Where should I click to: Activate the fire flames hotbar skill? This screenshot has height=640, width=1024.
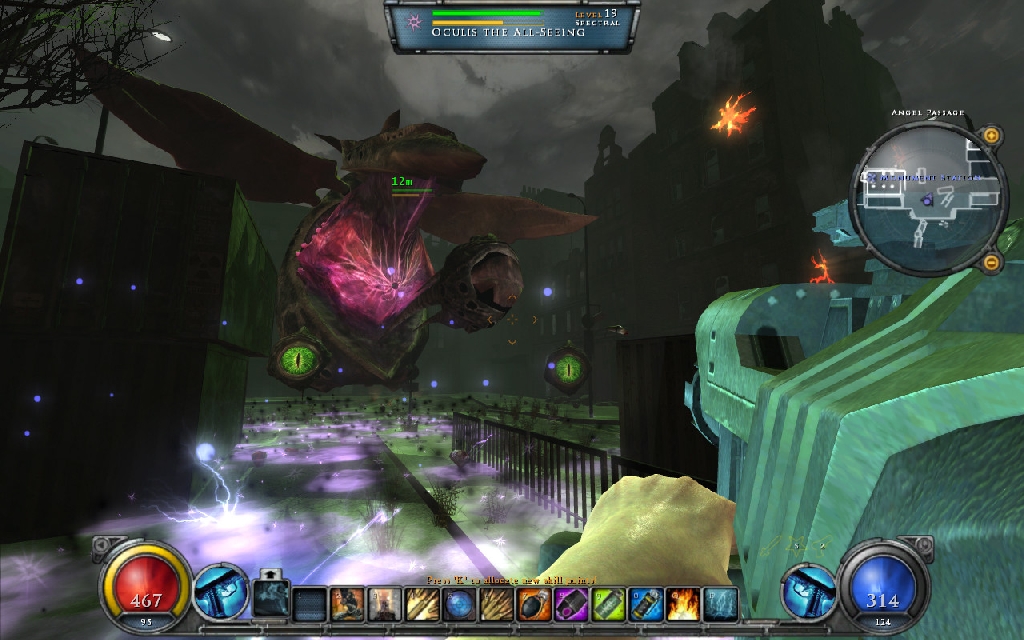click(x=682, y=604)
